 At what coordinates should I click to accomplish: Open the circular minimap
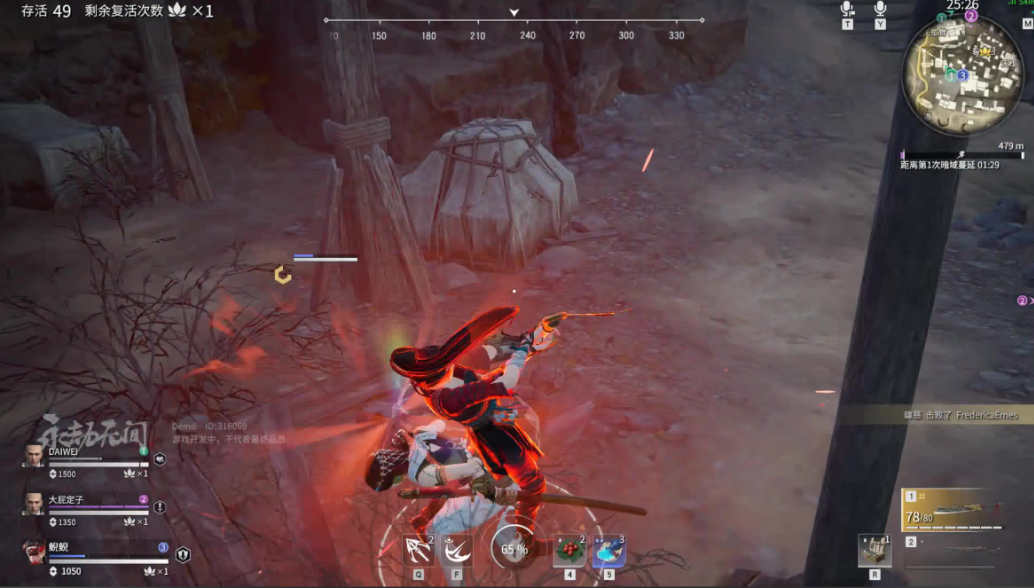[962, 77]
